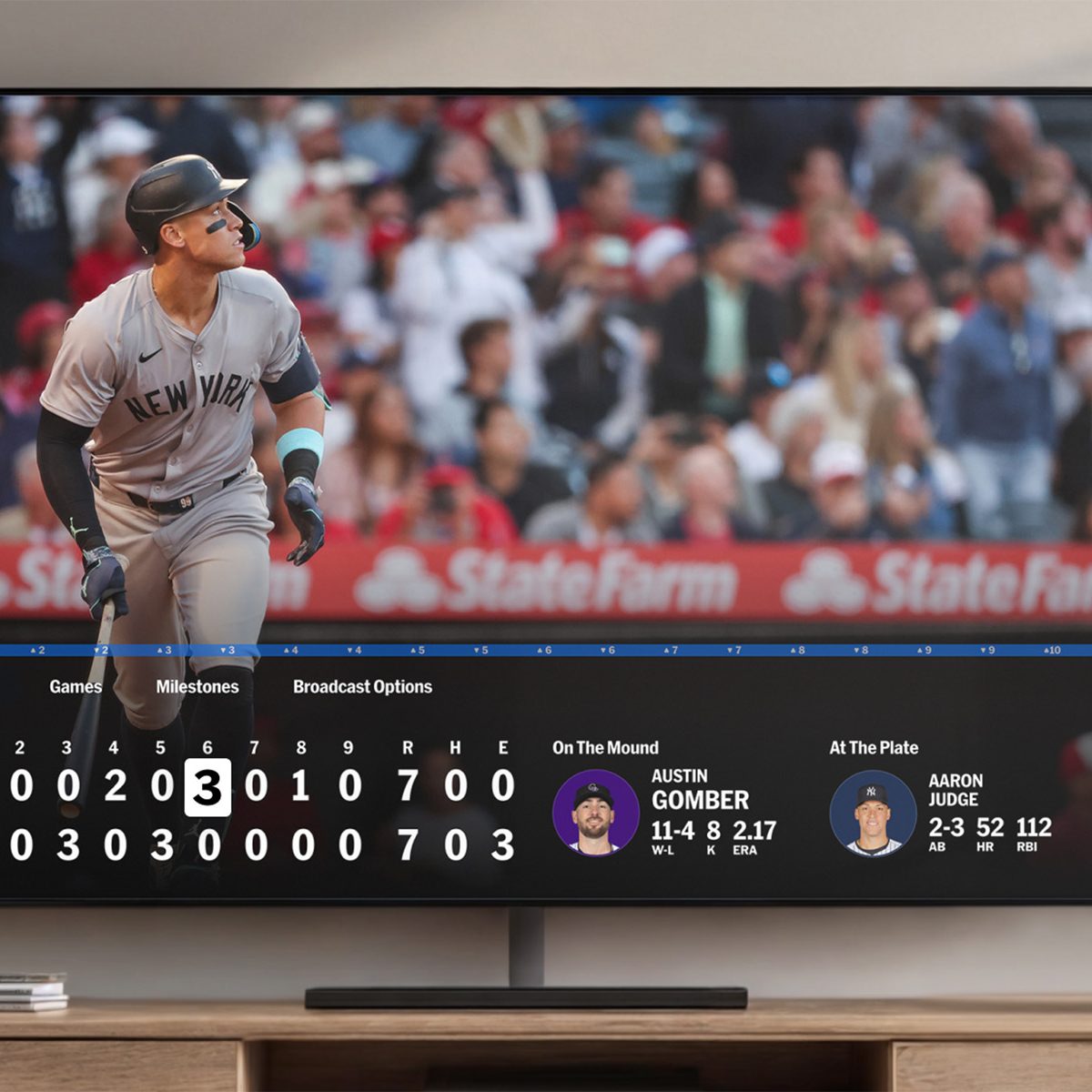Jump to the top of the 10th inning marker
Viewport: 1092px width, 1092px height.
pos(1052,651)
